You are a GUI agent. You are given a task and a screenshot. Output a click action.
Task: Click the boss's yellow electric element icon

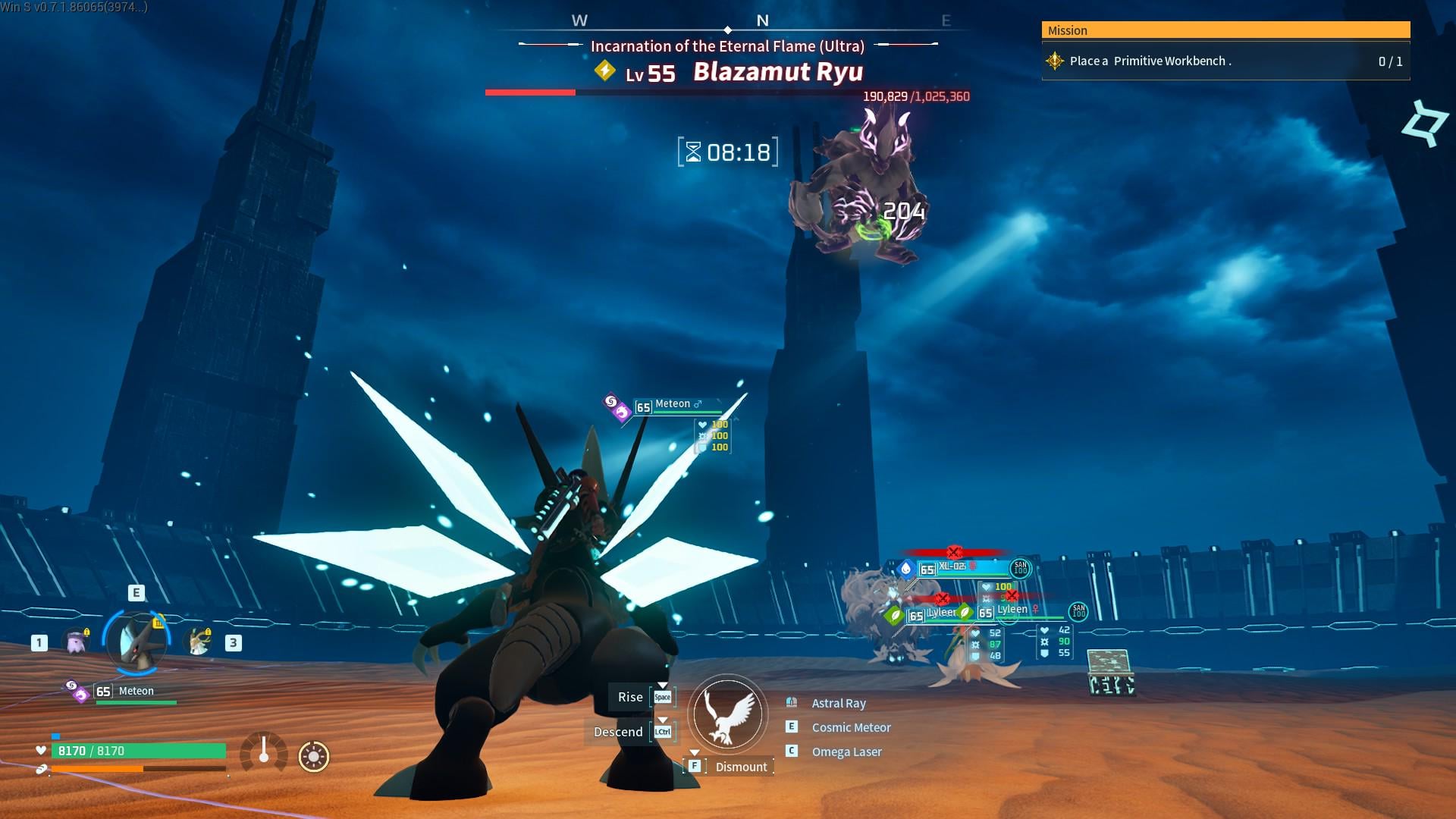pos(604,71)
